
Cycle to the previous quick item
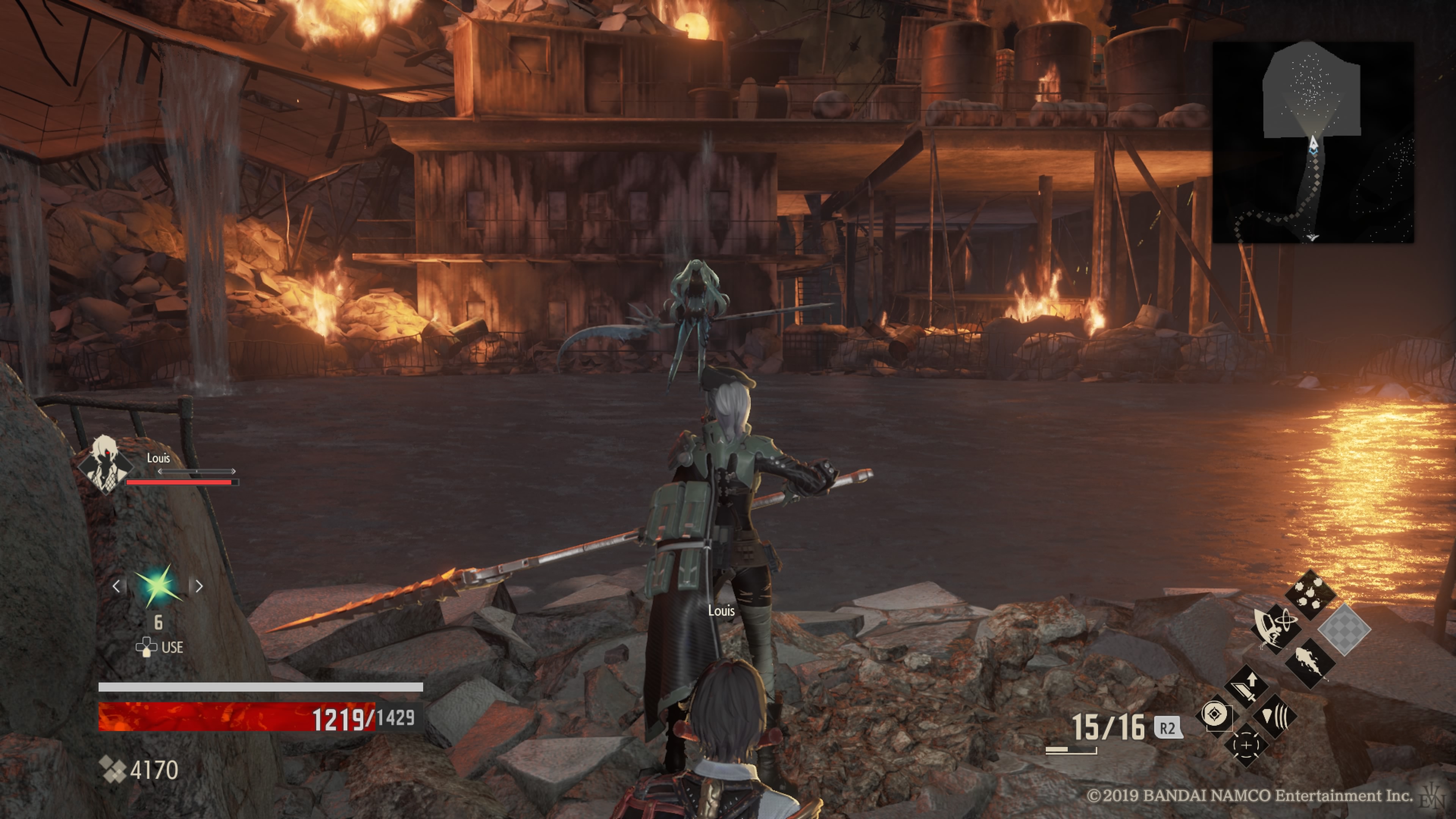[x=116, y=586]
